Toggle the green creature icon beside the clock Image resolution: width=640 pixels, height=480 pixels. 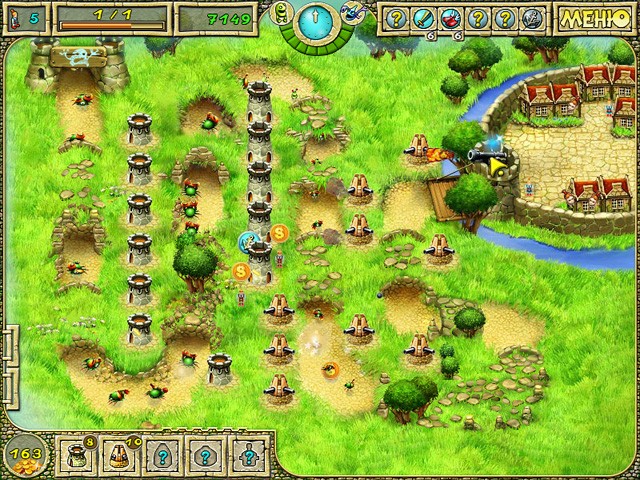pyautogui.click(x=281, y=12)
